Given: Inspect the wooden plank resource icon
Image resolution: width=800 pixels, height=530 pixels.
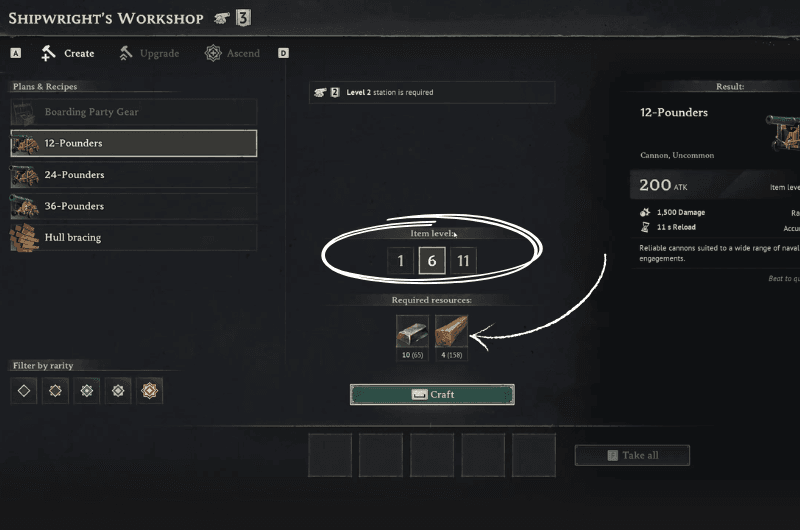Looking at the screenshot, I should [451, 331].
